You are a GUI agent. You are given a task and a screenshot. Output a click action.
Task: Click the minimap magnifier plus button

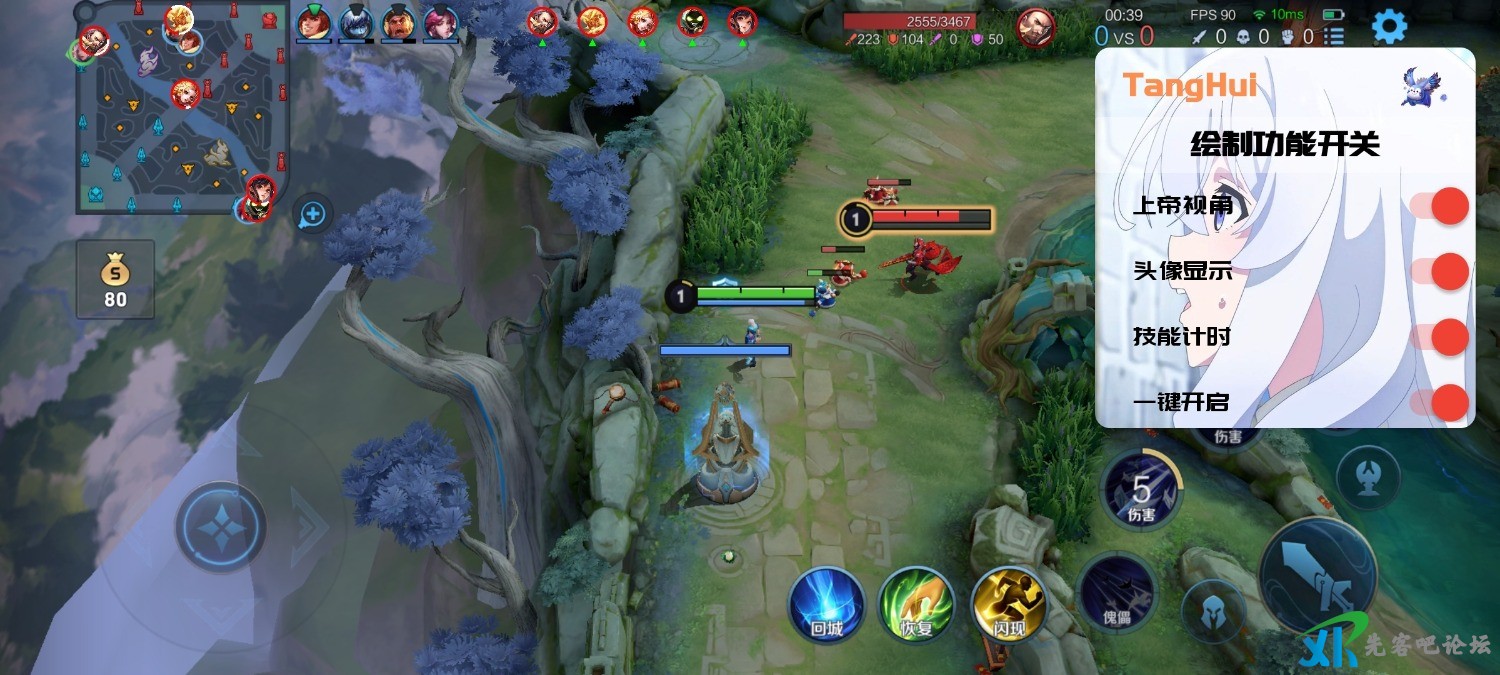(313, 213)
